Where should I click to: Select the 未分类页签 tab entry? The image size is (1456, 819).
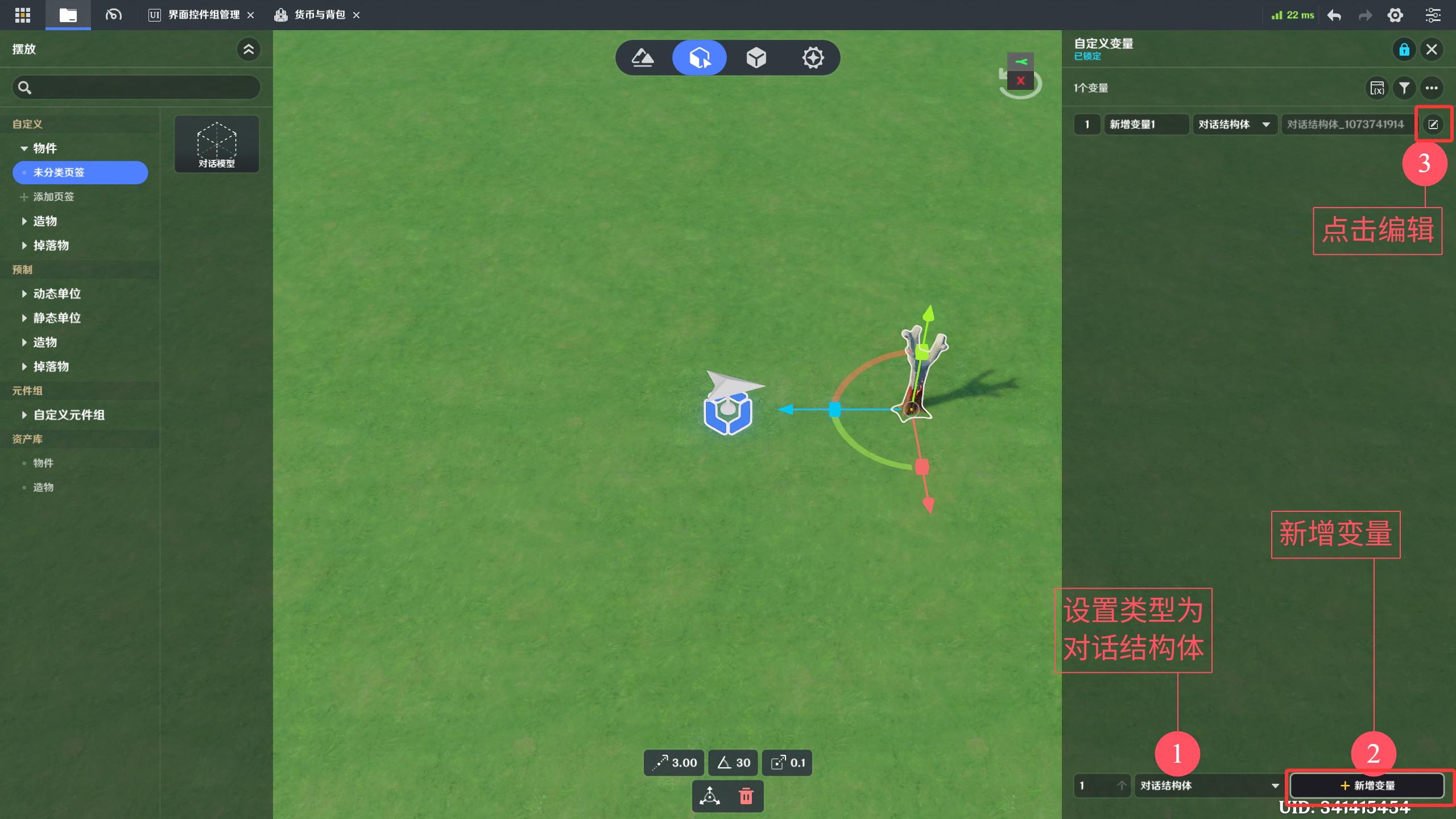[80, 172]
